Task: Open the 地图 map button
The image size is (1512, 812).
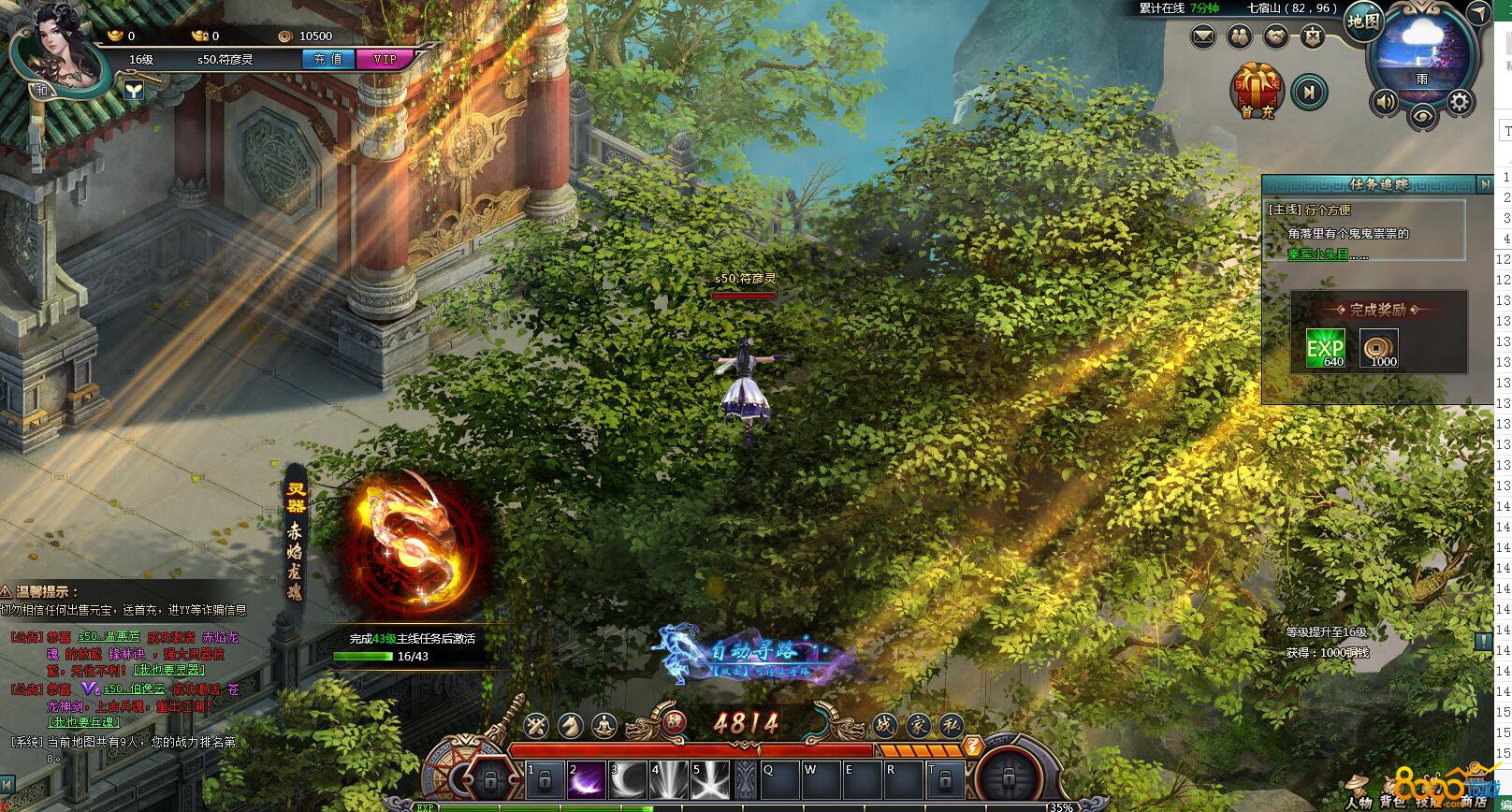Action: pos(1363,22)
